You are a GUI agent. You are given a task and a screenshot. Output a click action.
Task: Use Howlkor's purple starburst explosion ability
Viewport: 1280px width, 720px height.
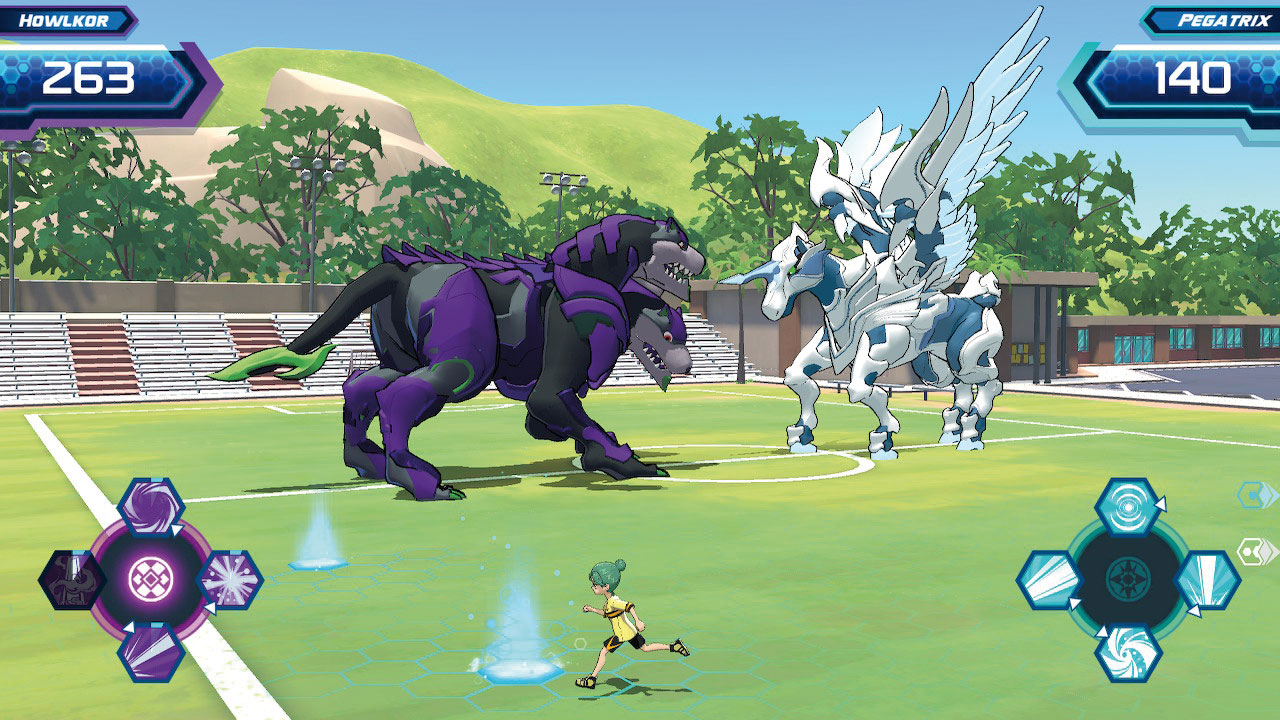[x=230, y=580]
